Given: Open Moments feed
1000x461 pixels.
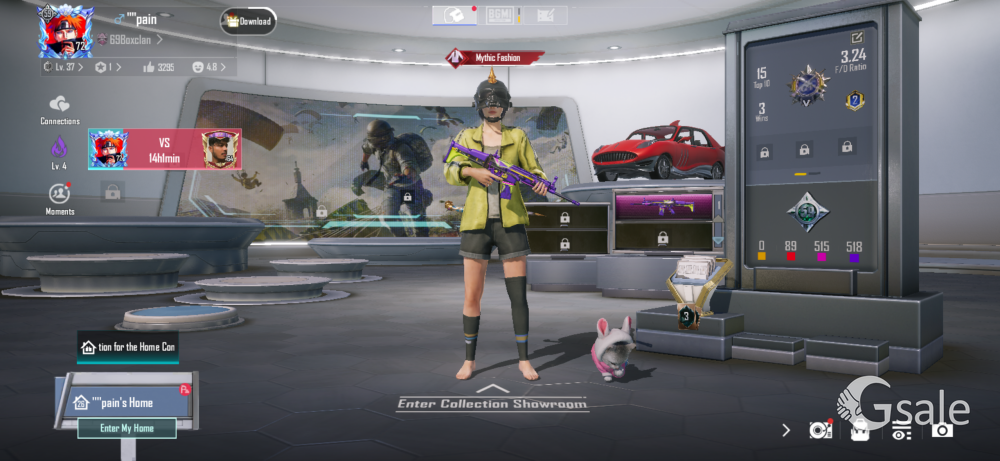Looking at the screenshot, I should pyautogui.click(x=59, y=197).
